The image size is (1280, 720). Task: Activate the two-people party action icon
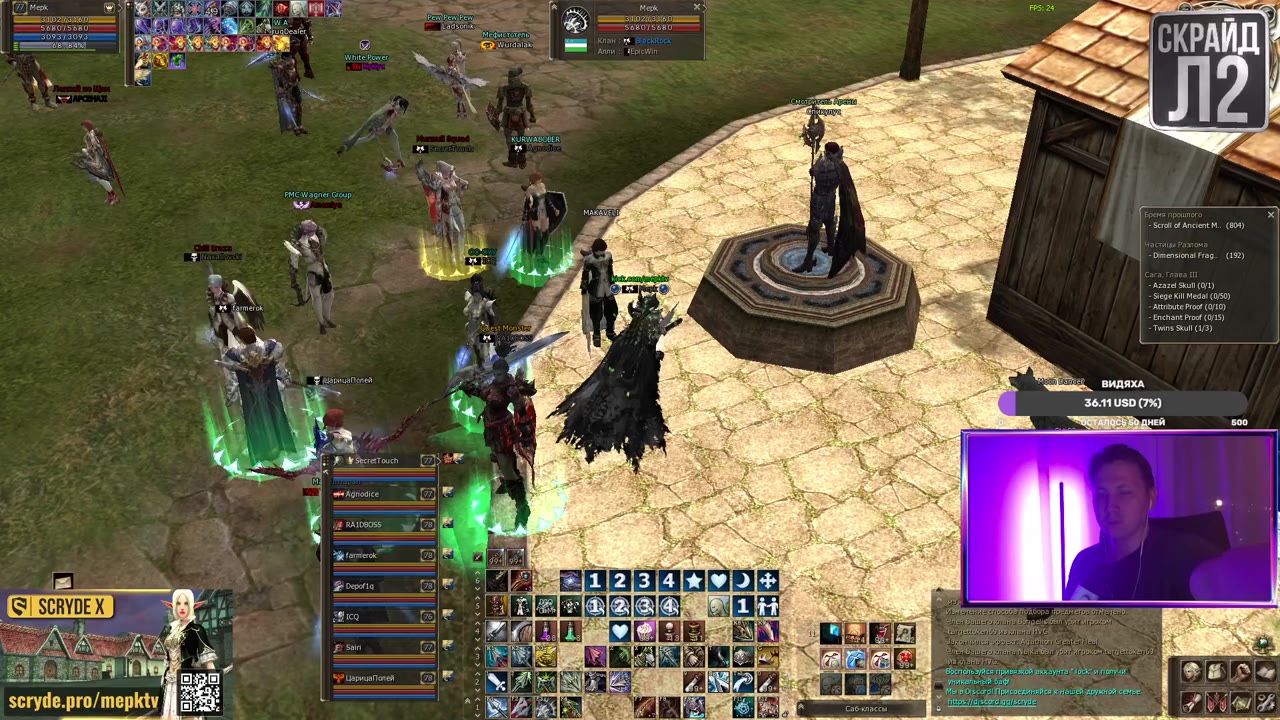pos(767,606)
